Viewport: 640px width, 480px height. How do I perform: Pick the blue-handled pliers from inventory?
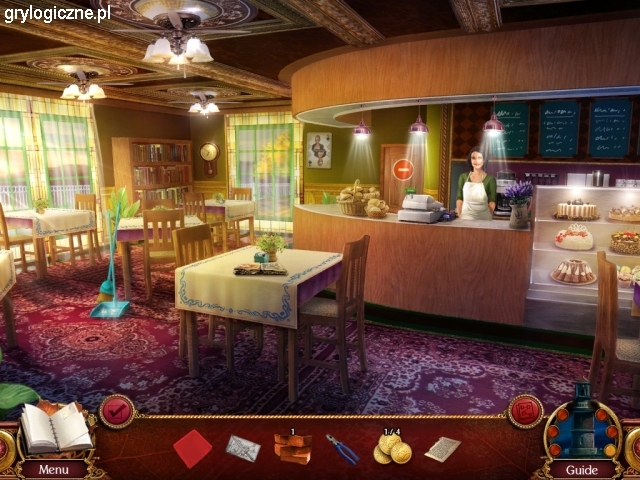(341, 449)
